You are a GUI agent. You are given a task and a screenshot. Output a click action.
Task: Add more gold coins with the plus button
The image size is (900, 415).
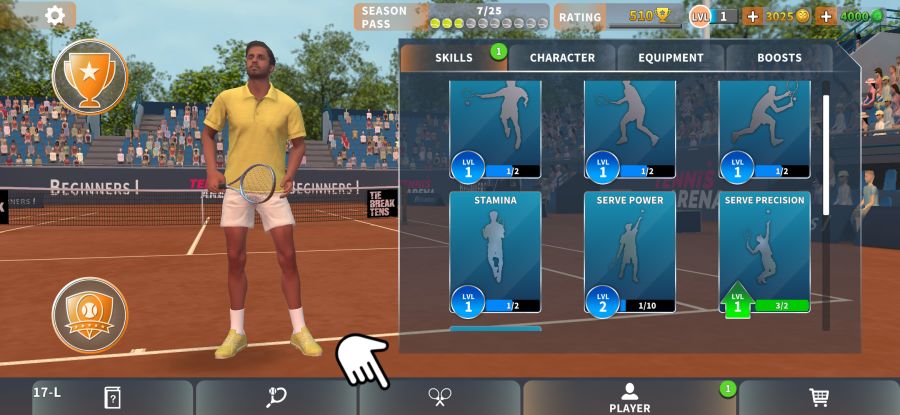[752, 16]
